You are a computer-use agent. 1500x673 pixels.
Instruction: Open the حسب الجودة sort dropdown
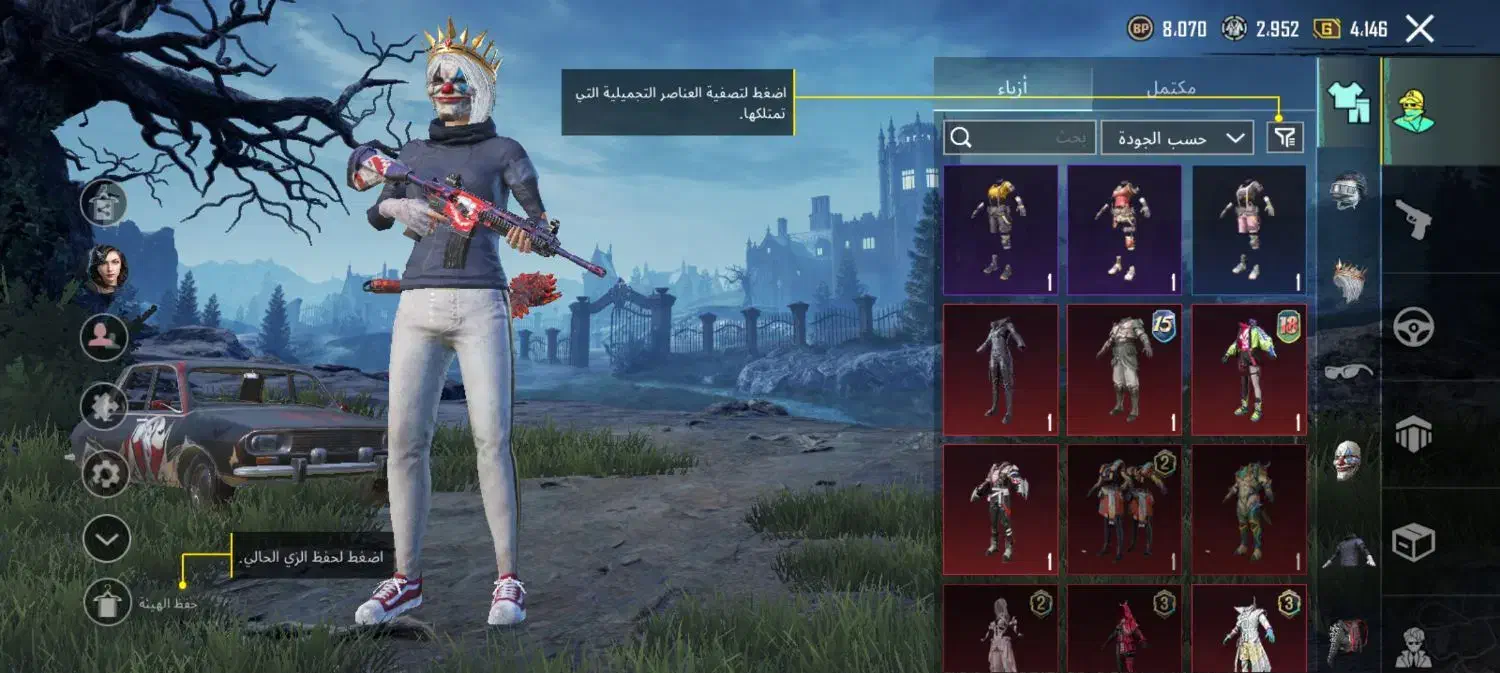pos(1177,138)
